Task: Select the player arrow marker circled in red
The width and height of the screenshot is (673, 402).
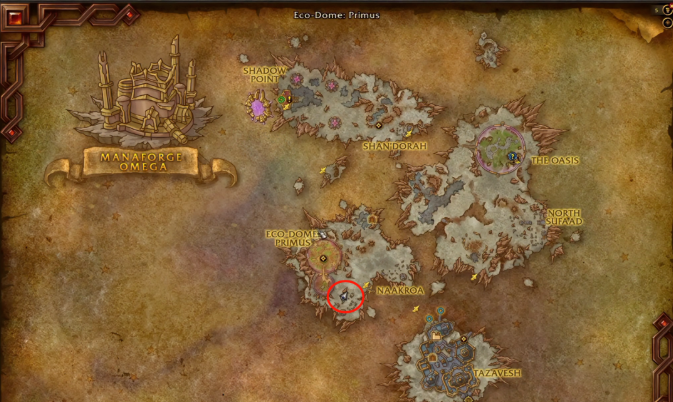Action: pyautogui.click(x=345, y=296)
